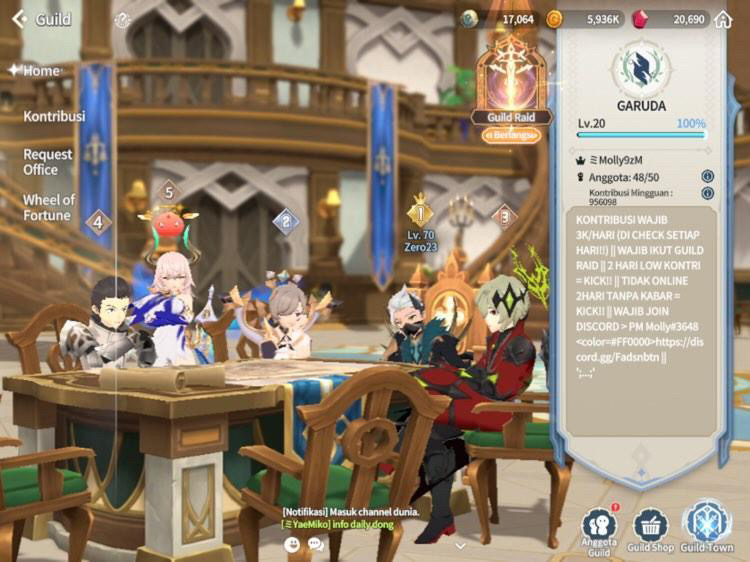Tap the house icon to return home
This screenshot has width=750, height=562.
click(723, 19)
